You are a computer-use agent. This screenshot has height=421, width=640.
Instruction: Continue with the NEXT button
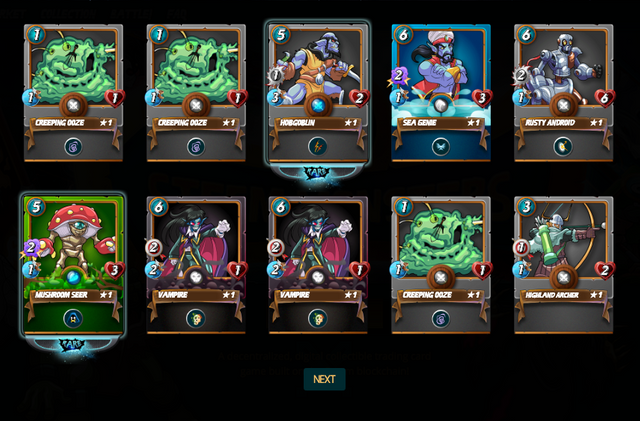[324, 379]
